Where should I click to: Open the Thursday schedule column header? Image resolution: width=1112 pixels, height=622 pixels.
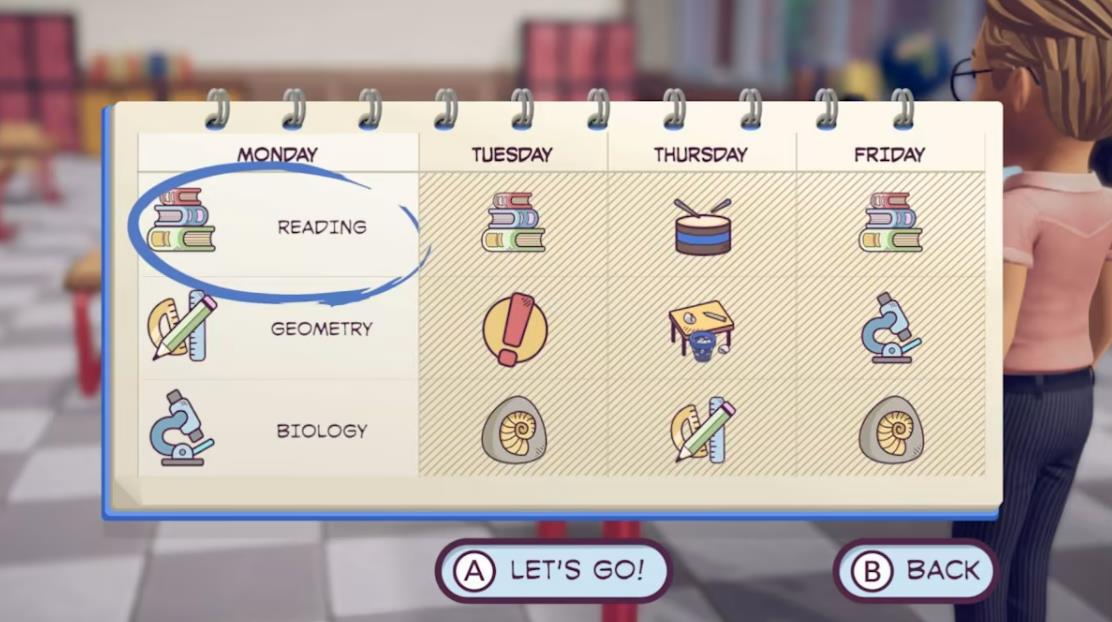(700, 154)
